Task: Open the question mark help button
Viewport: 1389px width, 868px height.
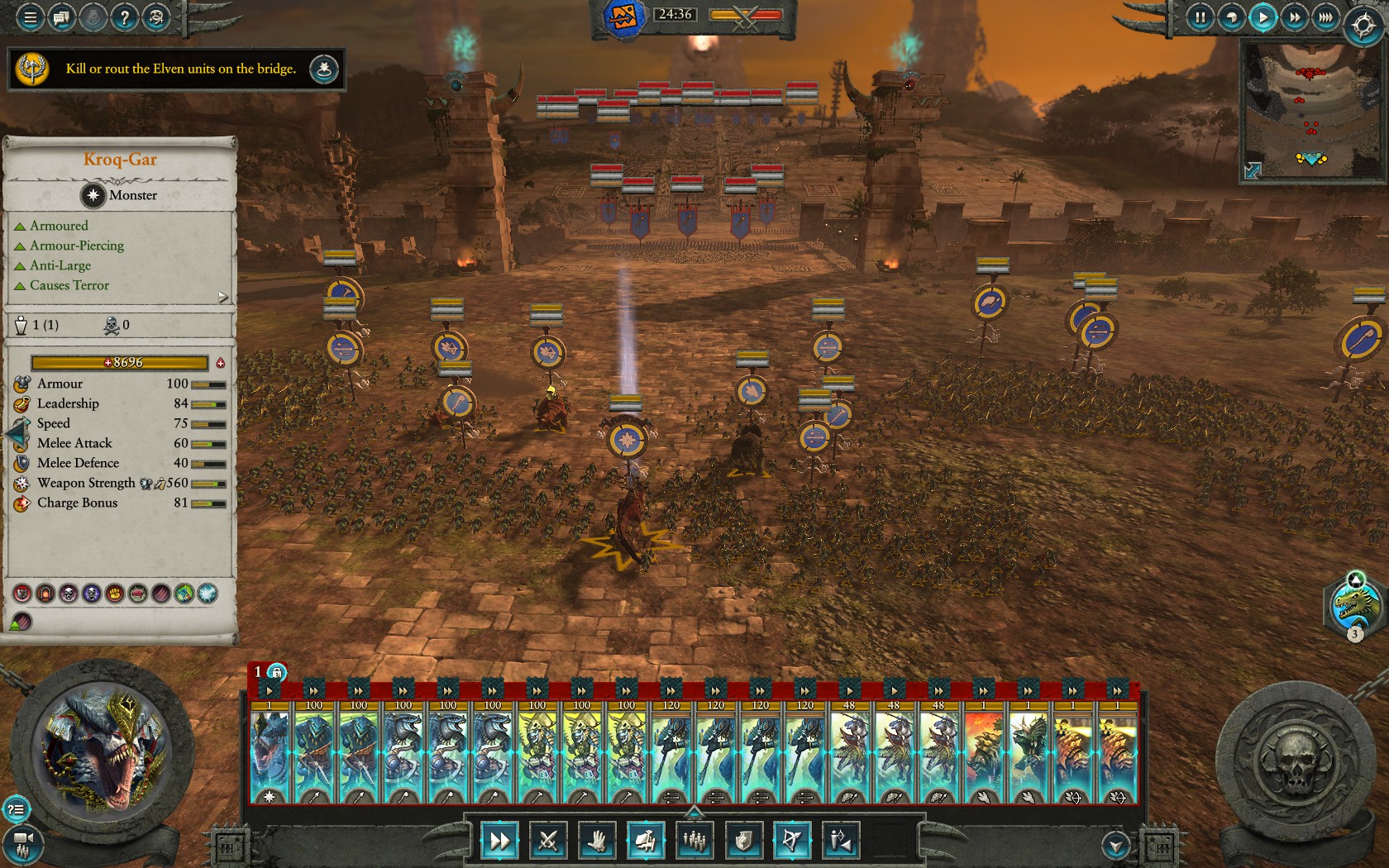Action: [x=124, y=17]
